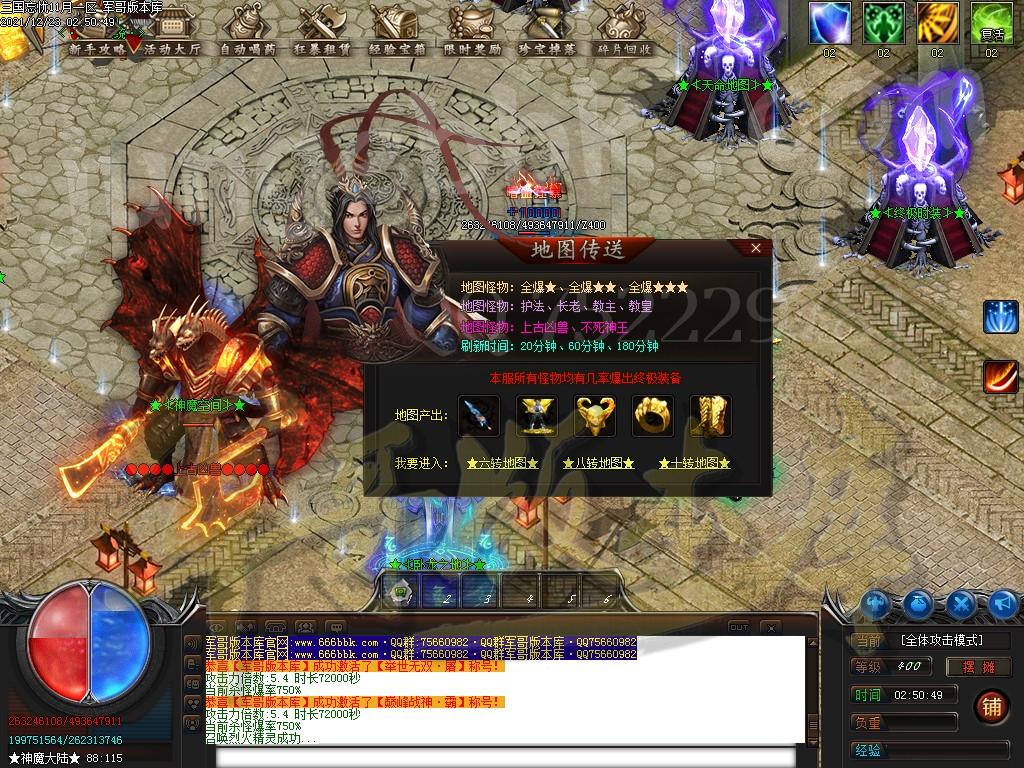The width and height of the screenshot is (1024, 768).
Task: Close the 地图传送 teleport dialog
Action: [756, 248]
